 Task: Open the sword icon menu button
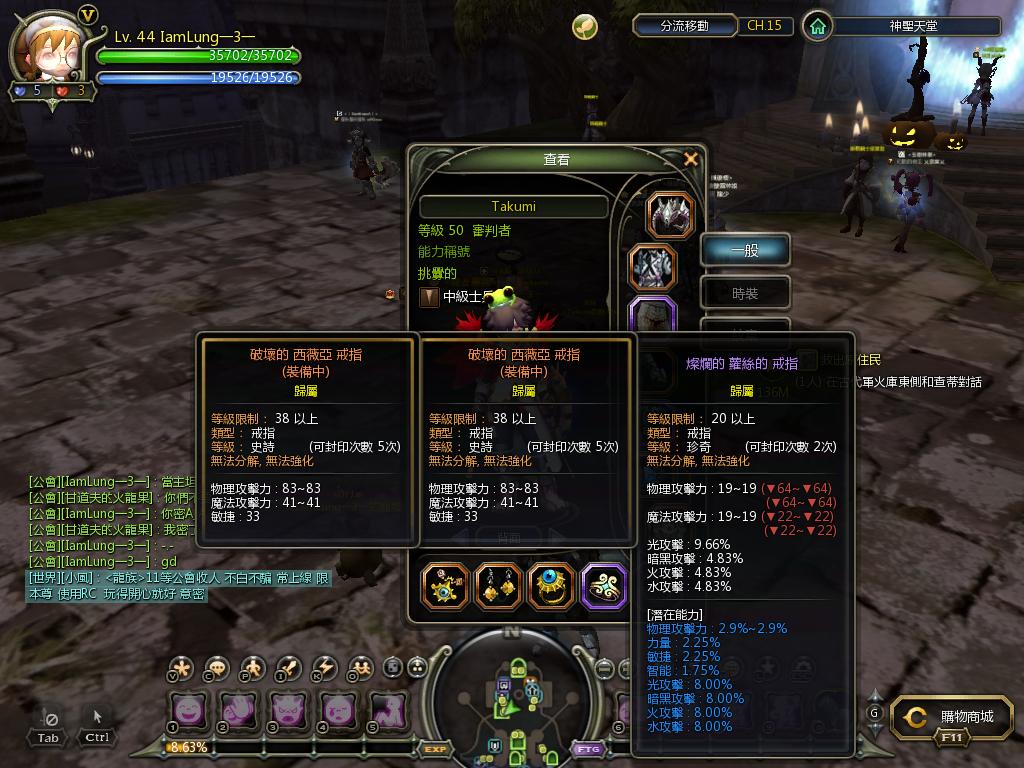point(289,668)
